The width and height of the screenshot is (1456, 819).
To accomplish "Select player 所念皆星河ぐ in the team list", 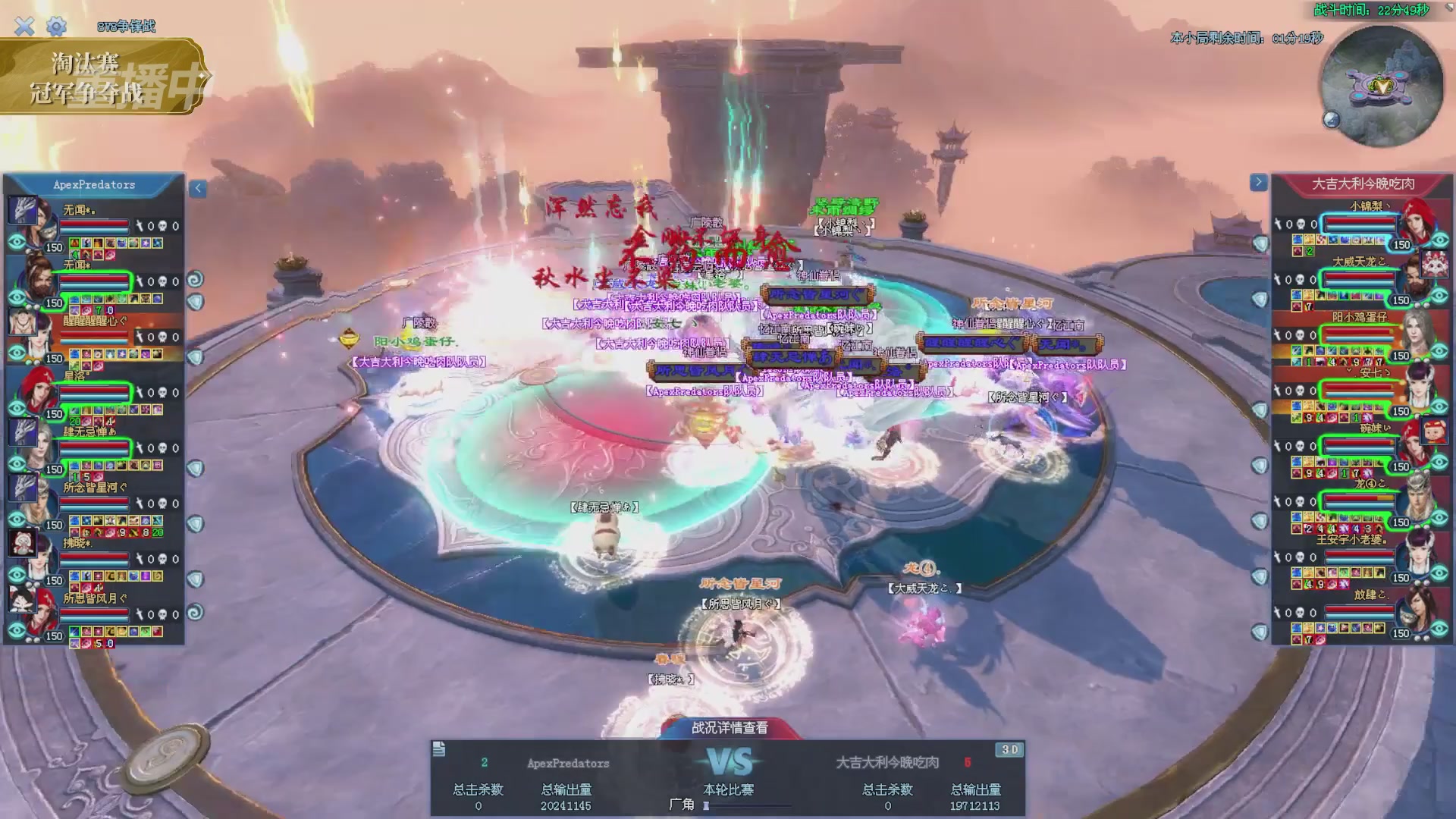I will pyautogui.click(x=95, y=488).
